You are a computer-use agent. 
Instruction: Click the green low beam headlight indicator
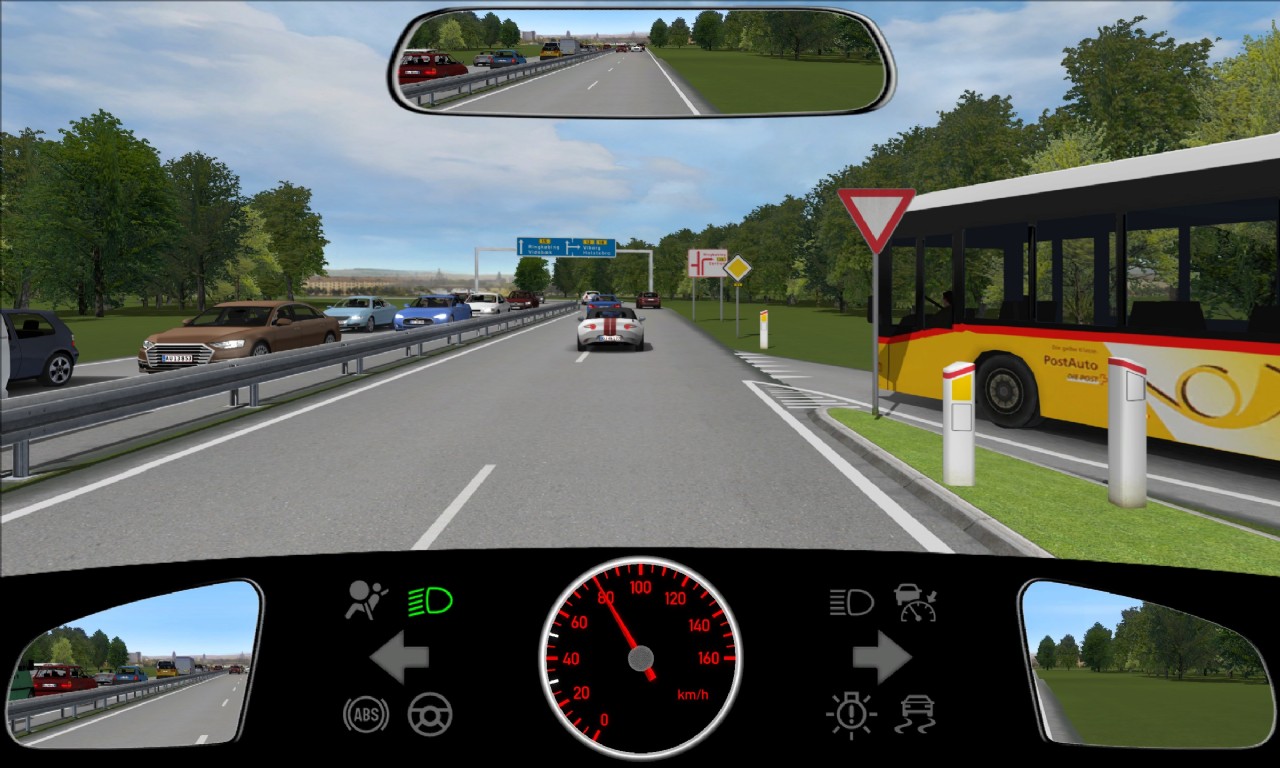pos(430,601)
